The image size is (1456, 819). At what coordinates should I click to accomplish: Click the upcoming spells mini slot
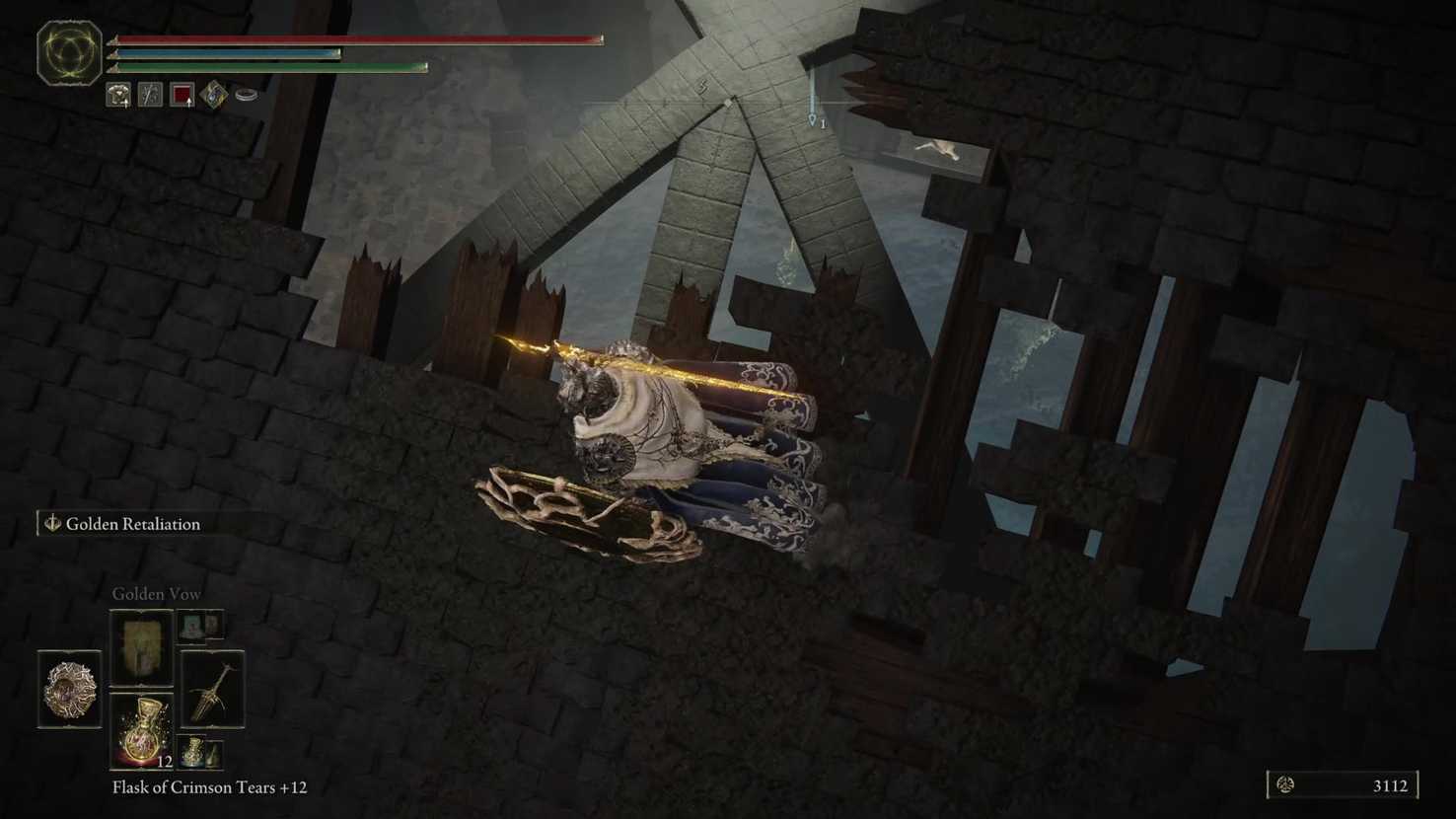200,625
